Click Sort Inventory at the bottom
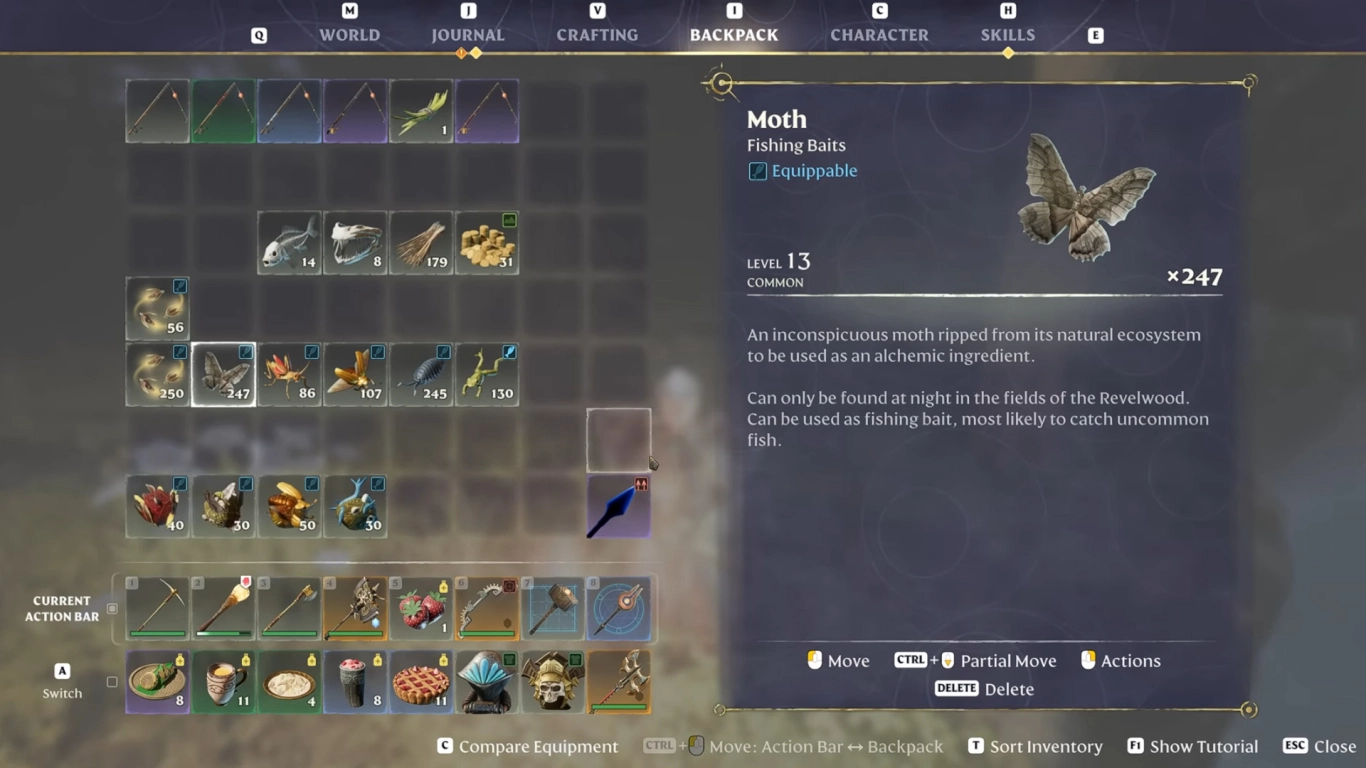Viewport: 1366px width, 768px height. tap(1046, 746)
